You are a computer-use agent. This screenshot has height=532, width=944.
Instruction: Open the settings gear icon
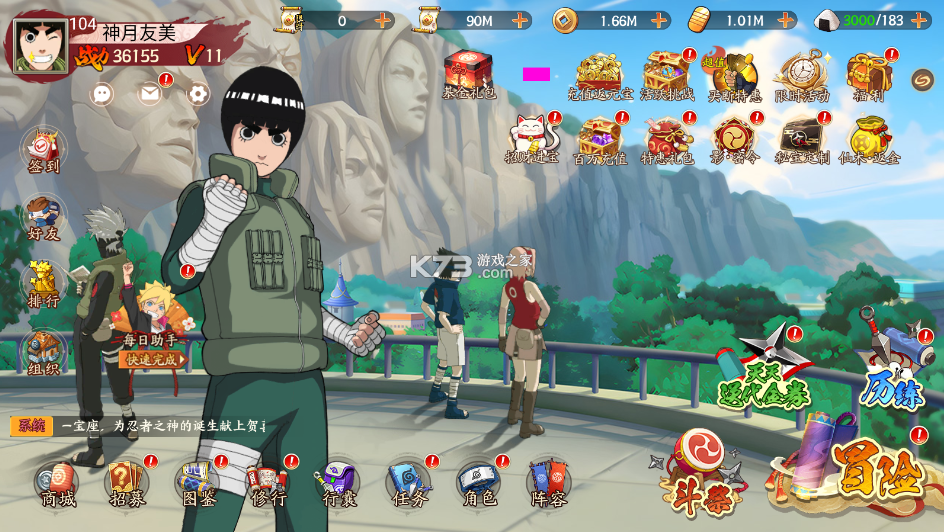(x=198, y=94)
